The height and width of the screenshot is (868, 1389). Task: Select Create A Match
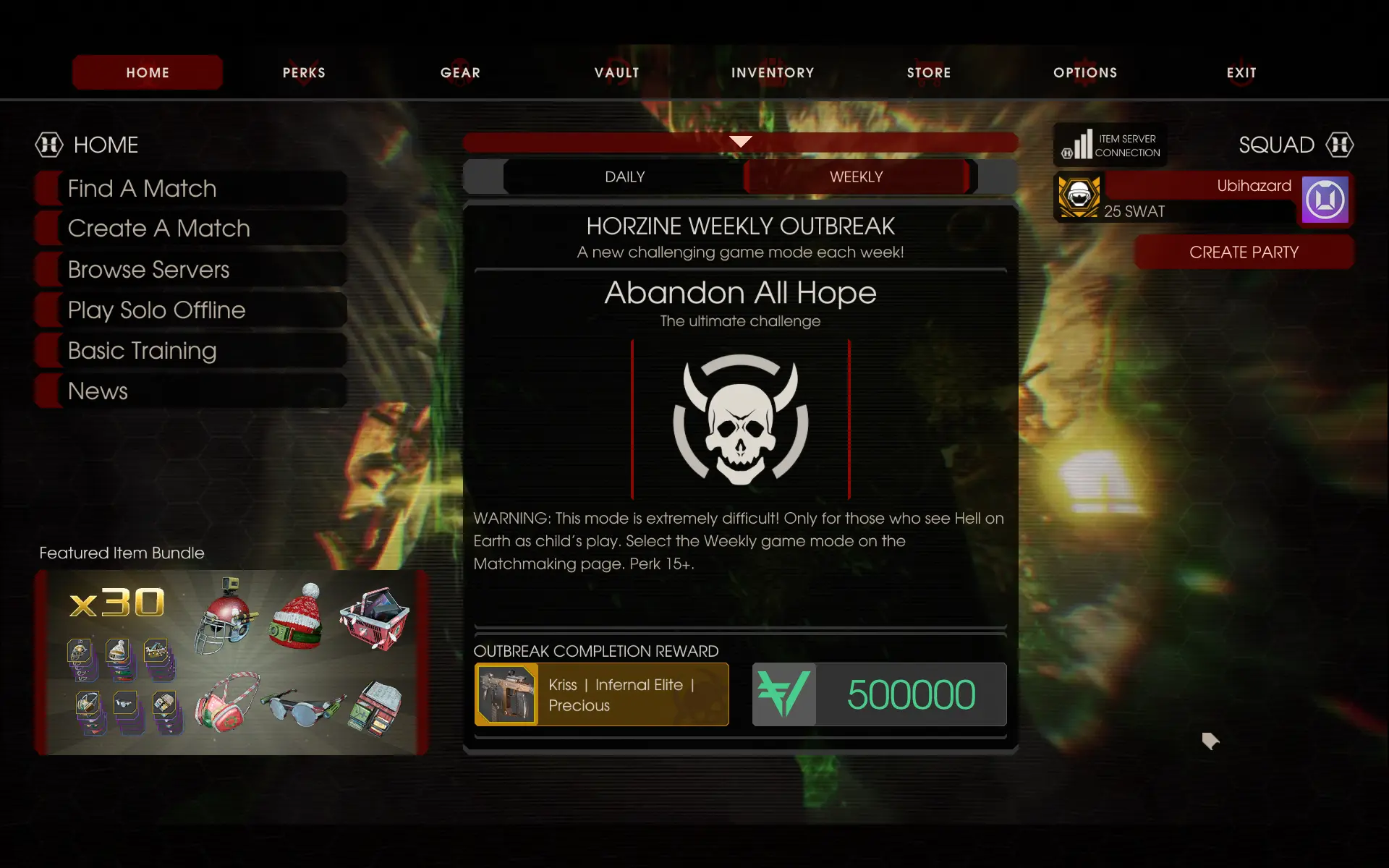pos(192,229)
